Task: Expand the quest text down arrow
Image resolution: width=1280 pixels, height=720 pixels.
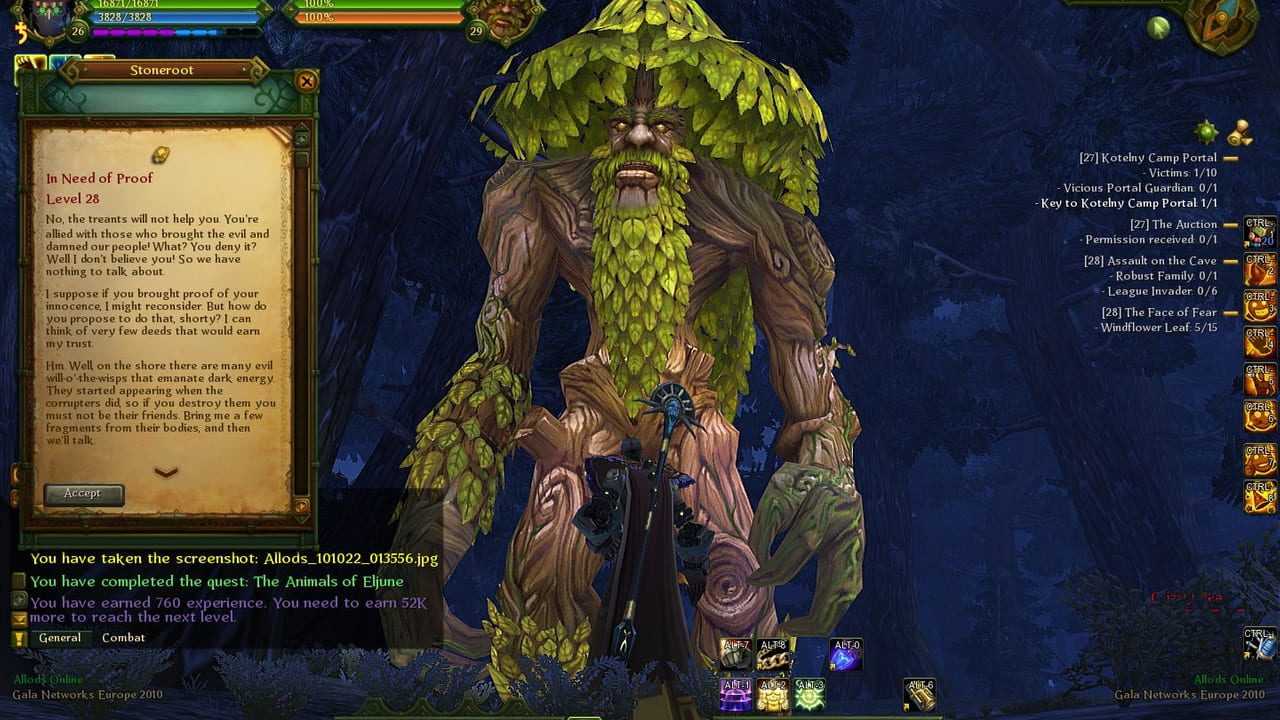Action: pyautogui.click(x=166, y=472)
